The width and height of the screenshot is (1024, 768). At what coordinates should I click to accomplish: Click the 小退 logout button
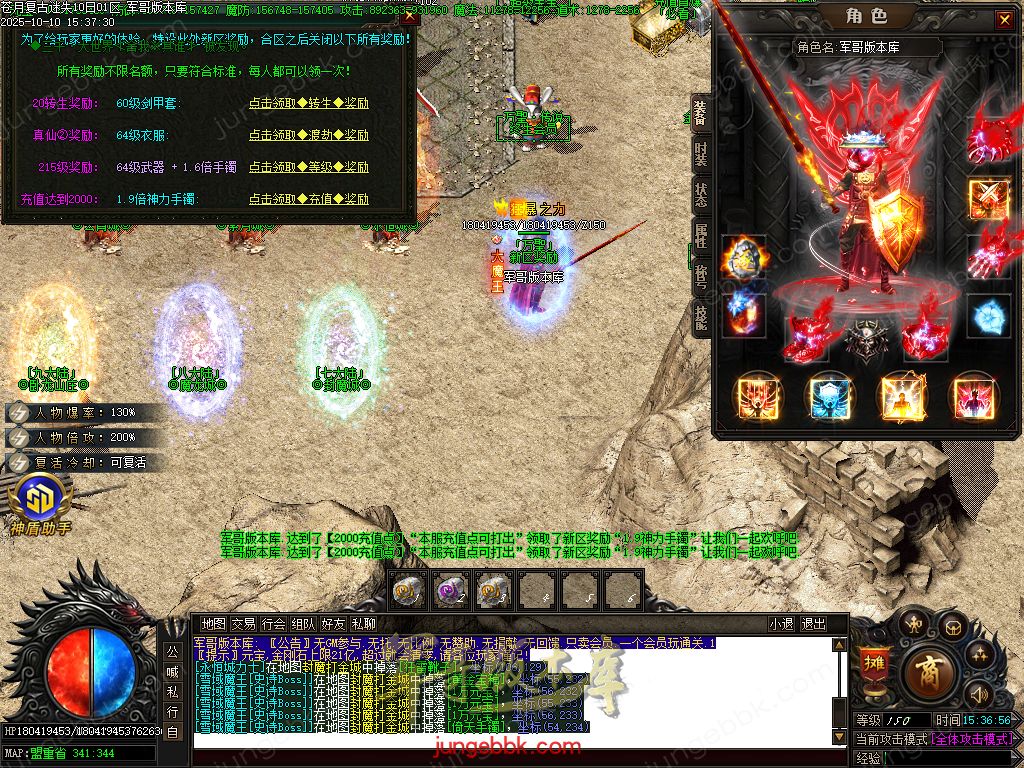[781, 623]
